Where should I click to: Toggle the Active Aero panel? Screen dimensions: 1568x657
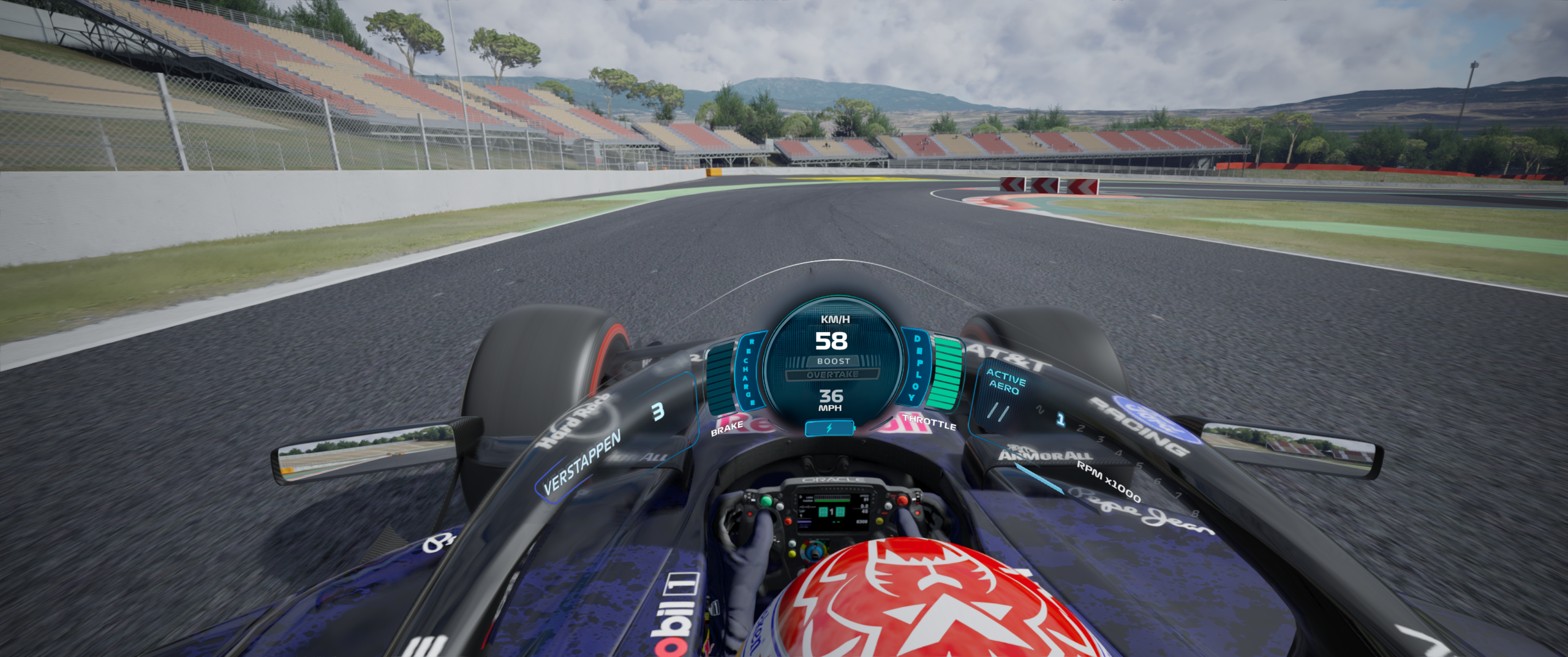(1005, 382)
